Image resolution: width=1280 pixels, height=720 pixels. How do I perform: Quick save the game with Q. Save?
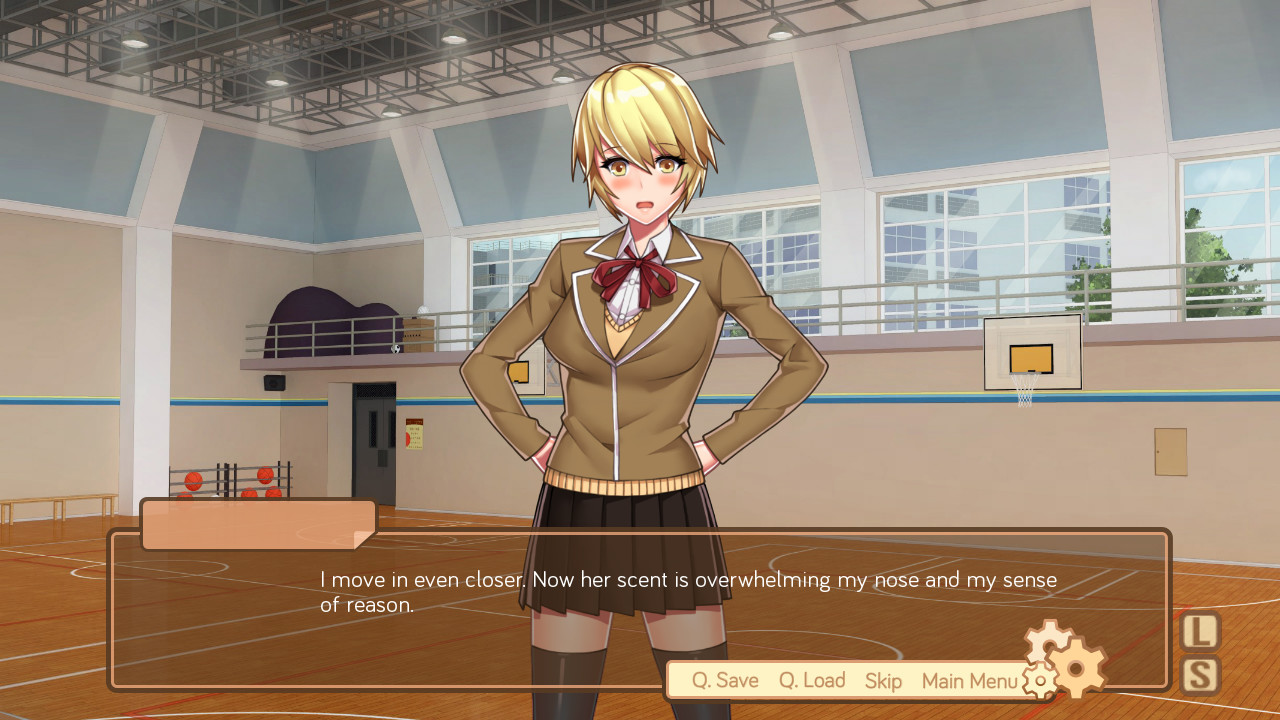[724, 680]
